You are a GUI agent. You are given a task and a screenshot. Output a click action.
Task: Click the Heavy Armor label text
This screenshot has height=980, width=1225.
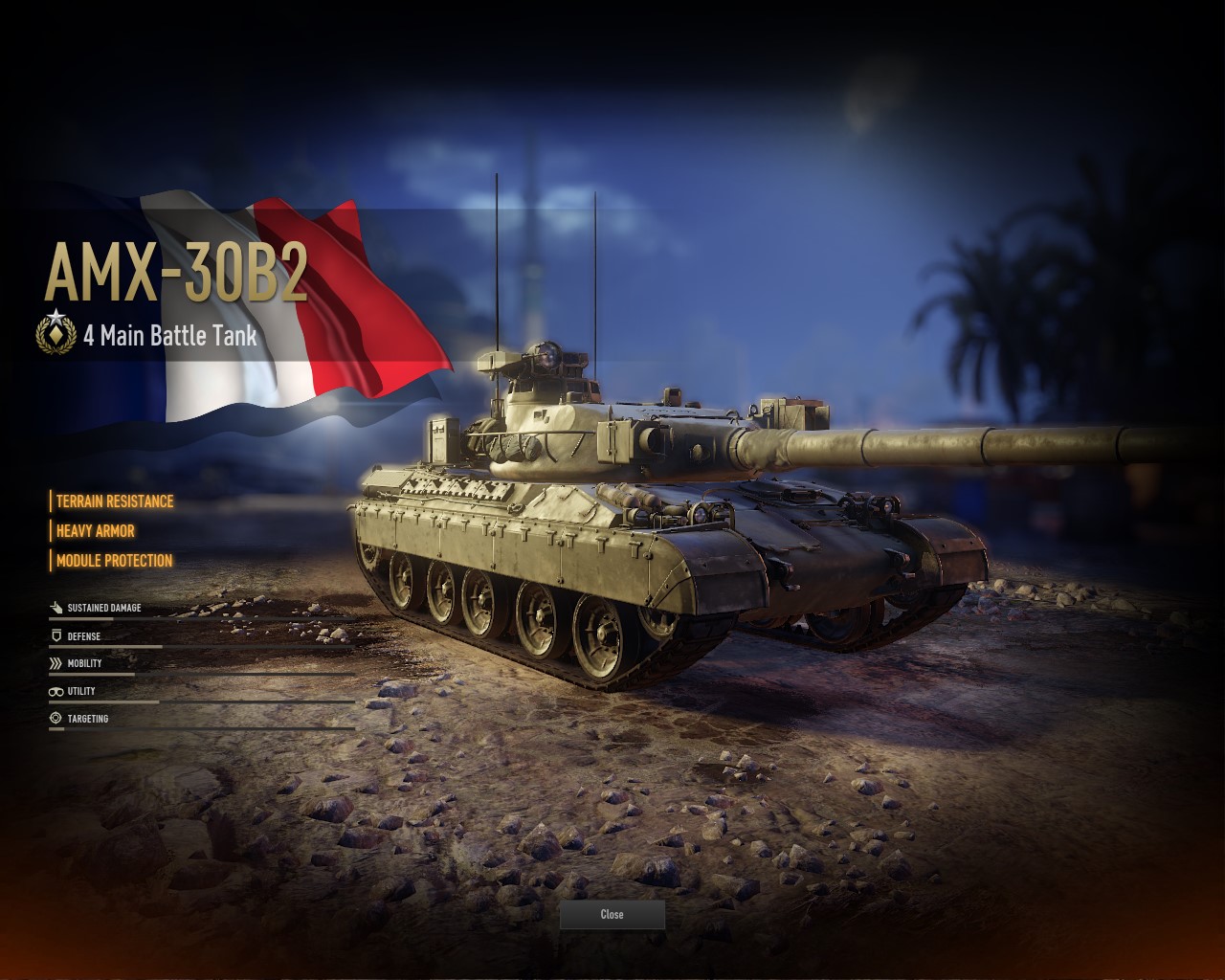[x=95, y=530]
